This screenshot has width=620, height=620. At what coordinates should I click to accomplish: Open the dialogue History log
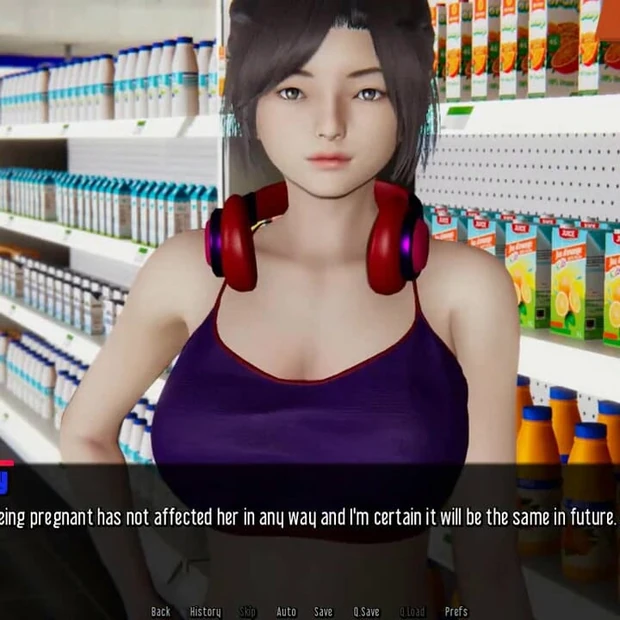[x=205, y=611]
